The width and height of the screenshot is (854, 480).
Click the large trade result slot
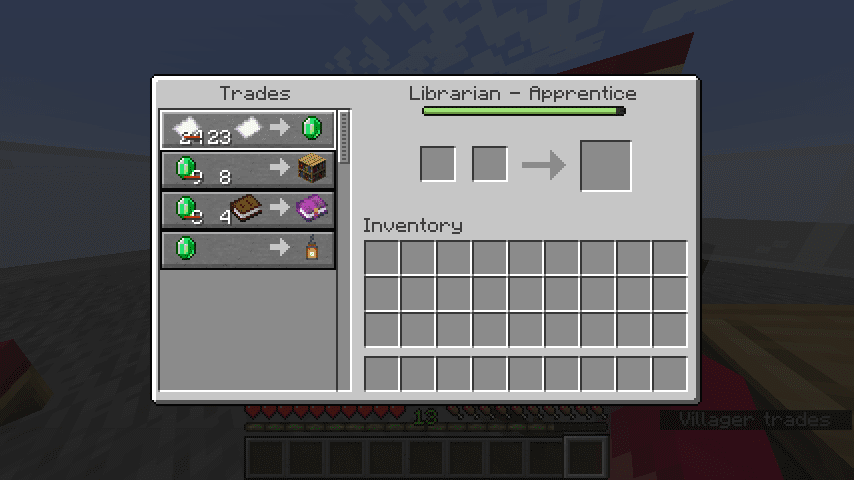[x=605, y=166]
